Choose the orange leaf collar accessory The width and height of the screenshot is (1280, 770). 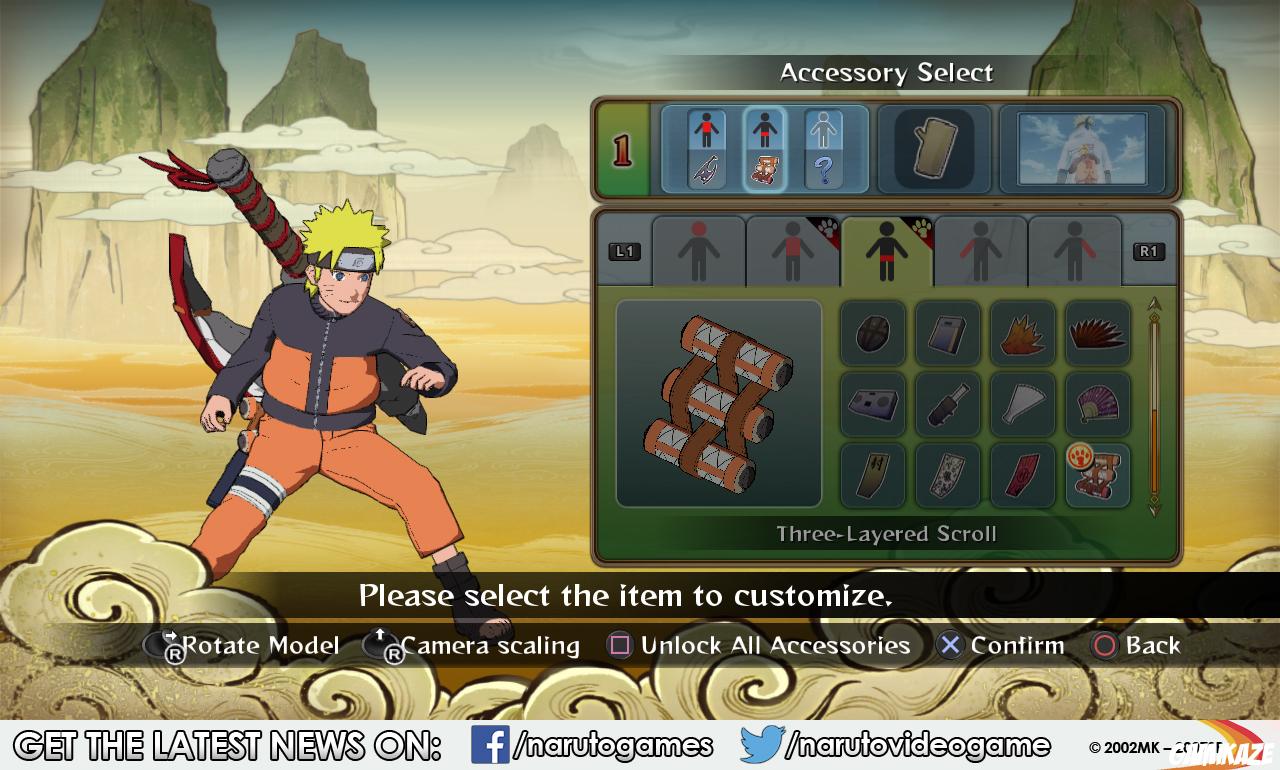click(x=1022, y=333)
